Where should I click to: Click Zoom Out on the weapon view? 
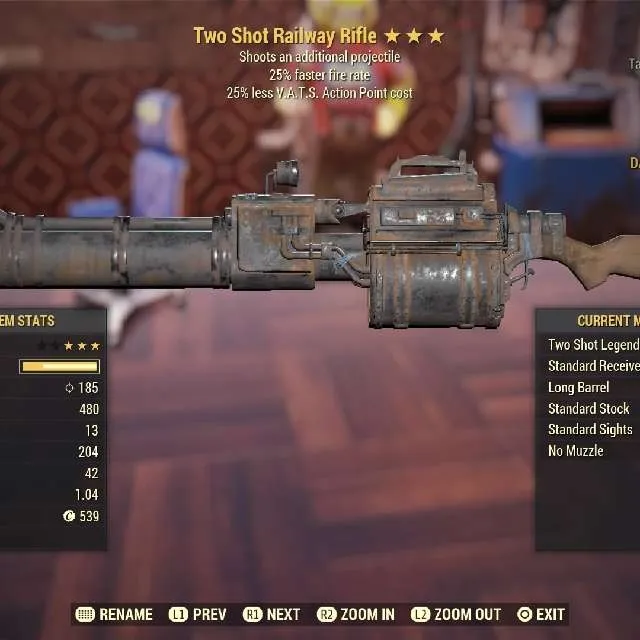(x=456, y=614)
